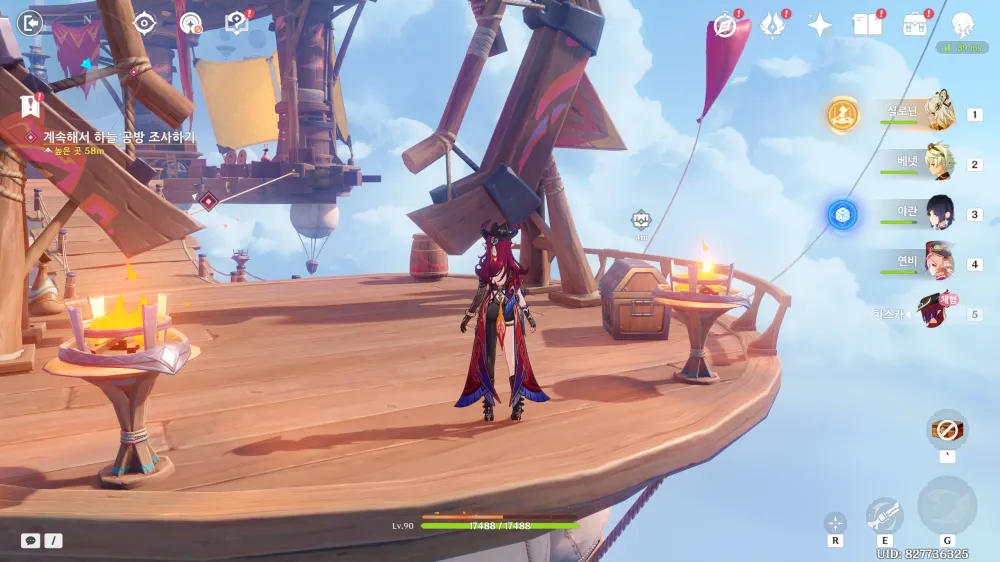Open the question-mark tutorial book

pos(237,22)
